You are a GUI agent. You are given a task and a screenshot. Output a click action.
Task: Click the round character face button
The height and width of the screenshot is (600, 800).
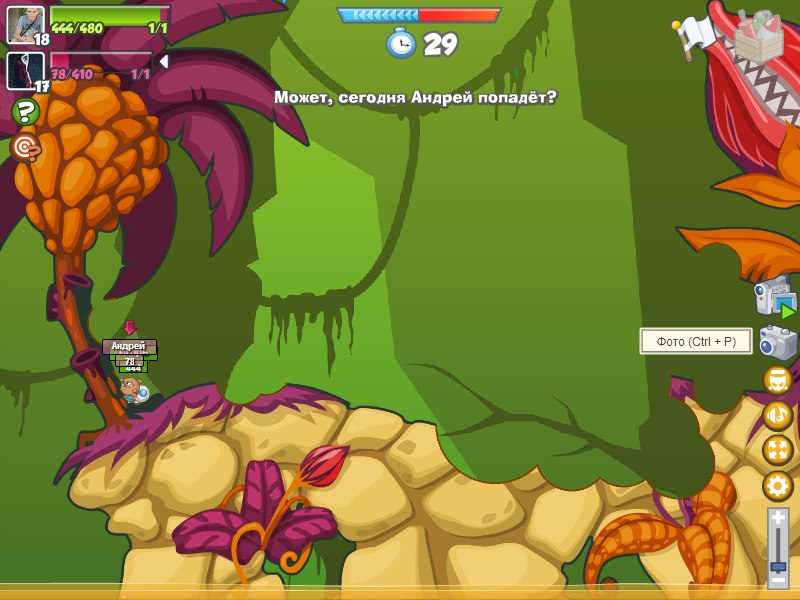[x=777, y=380]
